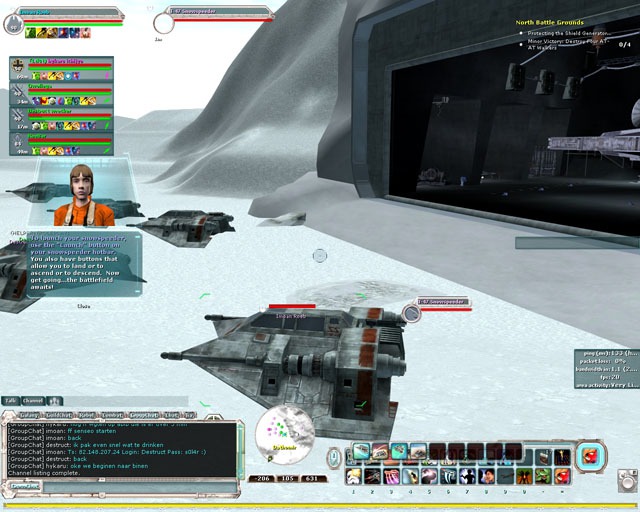Open the Channel button above chat
The image size is (640, 512).
(x=32, y=400)
